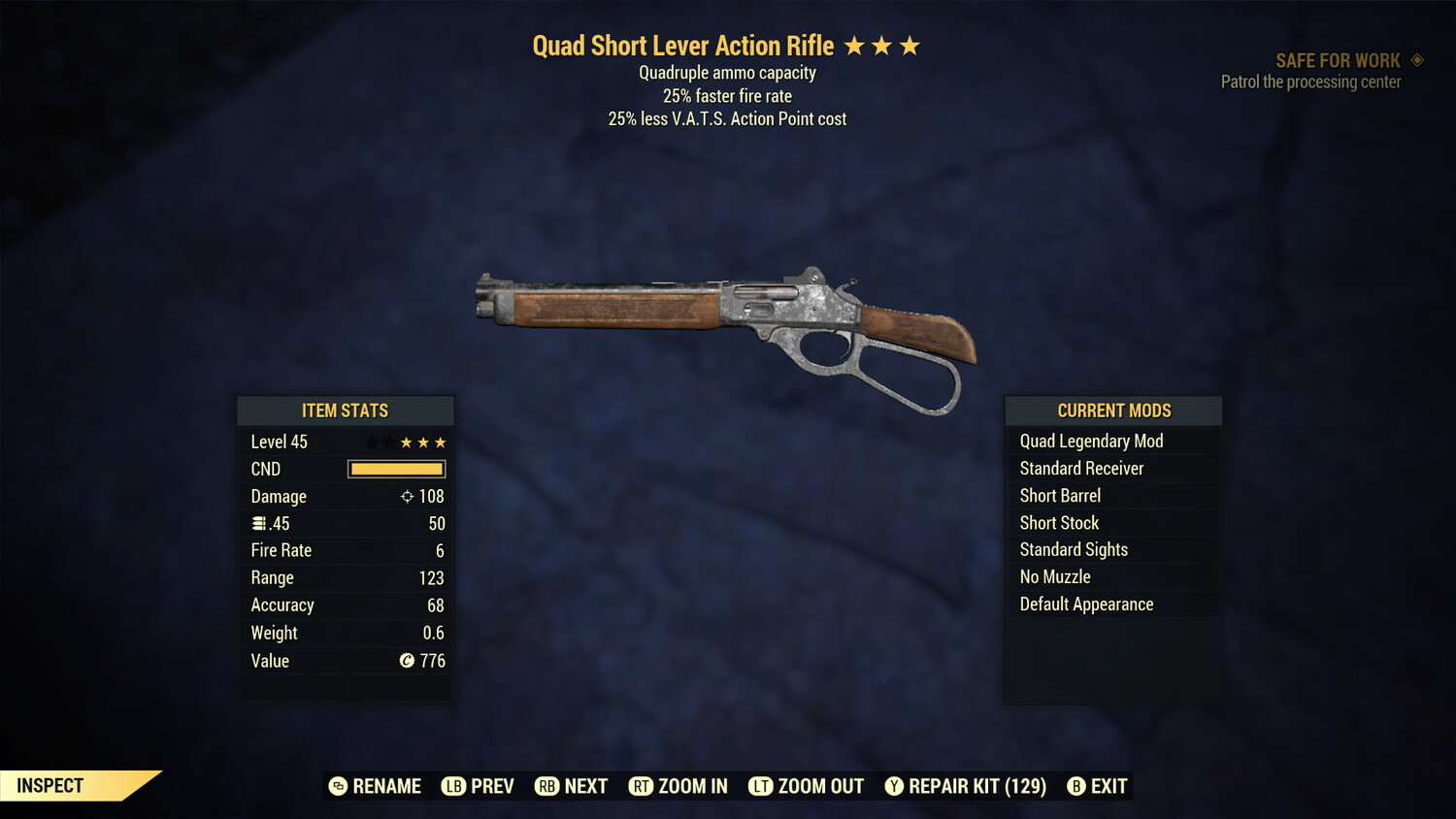Image resolution: width=1456 pixels, height=819 pixels.
Task: Select the Standard Receiver mod entry
Action: 1081,468
